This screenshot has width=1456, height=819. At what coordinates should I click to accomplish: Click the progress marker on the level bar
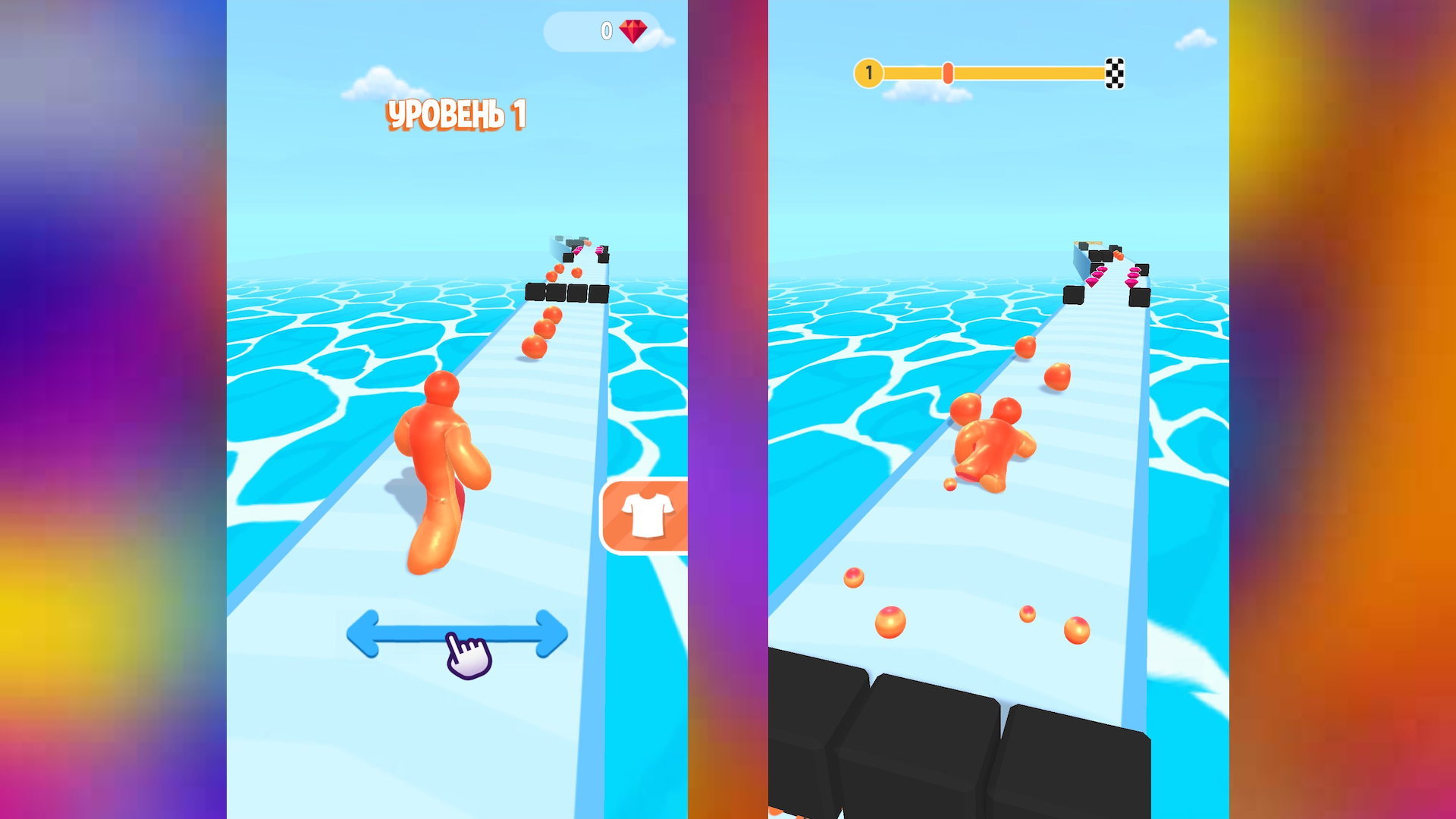[x=947, y=73]
